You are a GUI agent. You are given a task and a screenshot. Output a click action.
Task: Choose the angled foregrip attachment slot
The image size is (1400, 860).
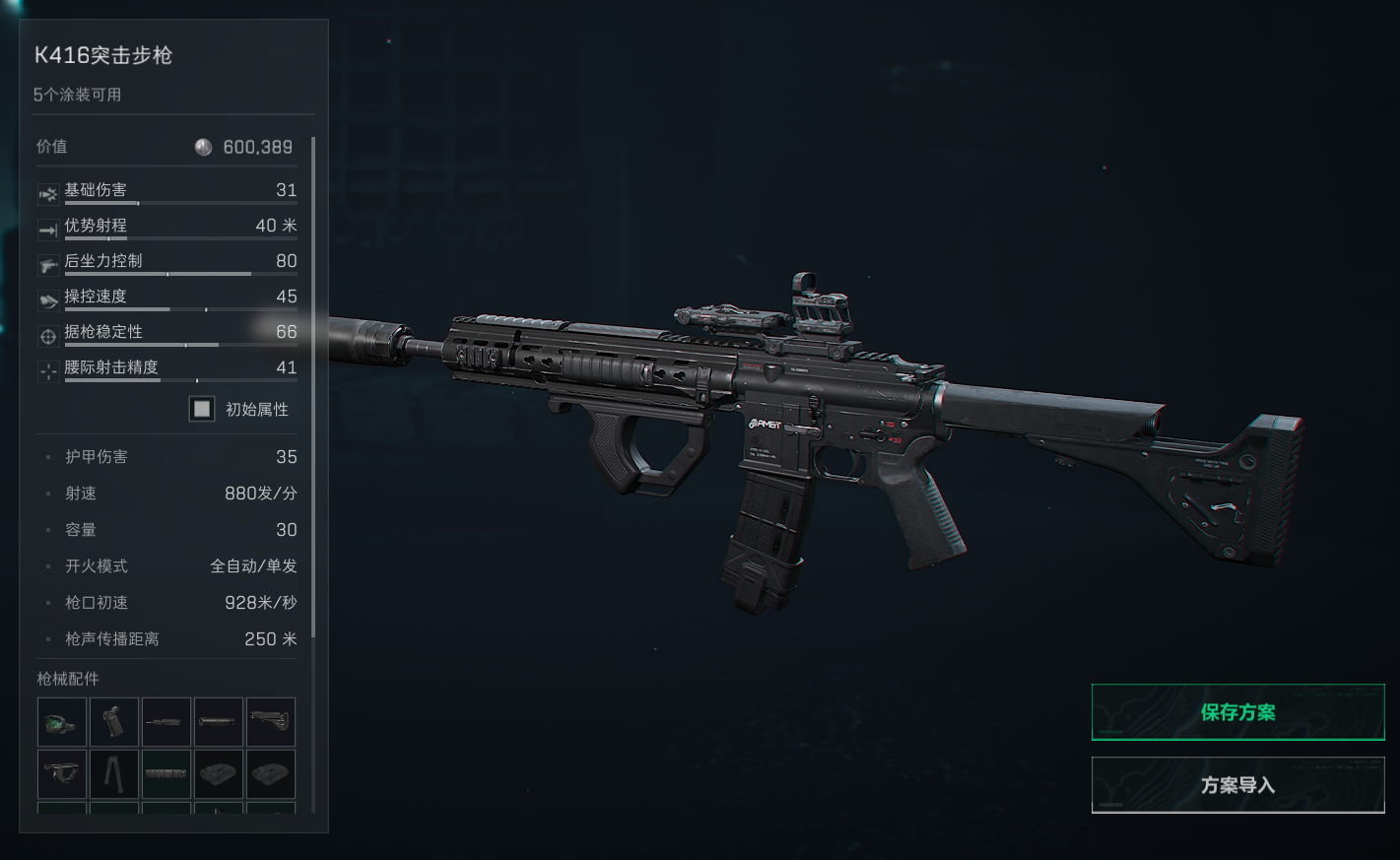point(62,774)
